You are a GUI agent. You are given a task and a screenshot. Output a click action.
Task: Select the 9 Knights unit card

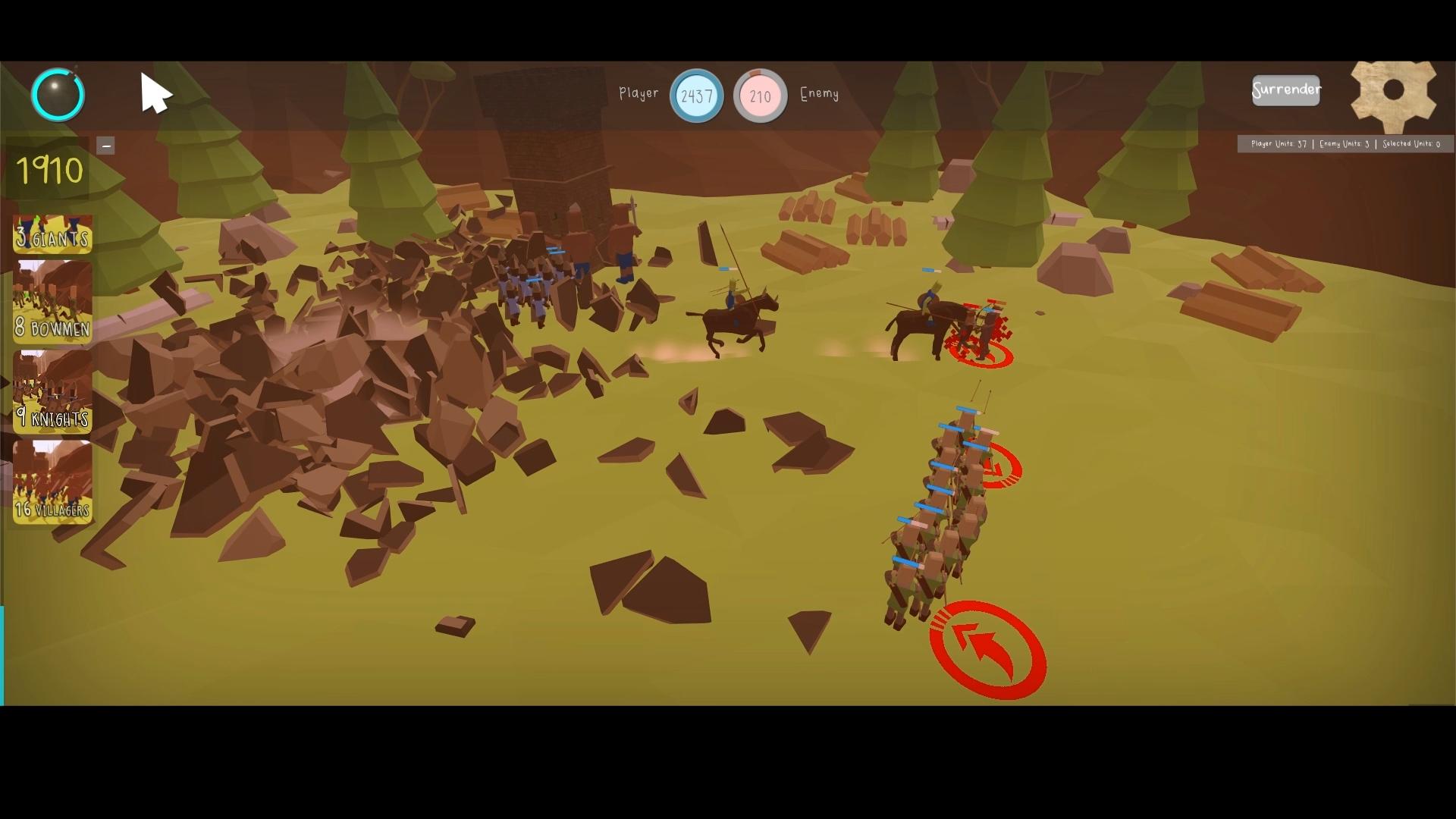(52, 392)
